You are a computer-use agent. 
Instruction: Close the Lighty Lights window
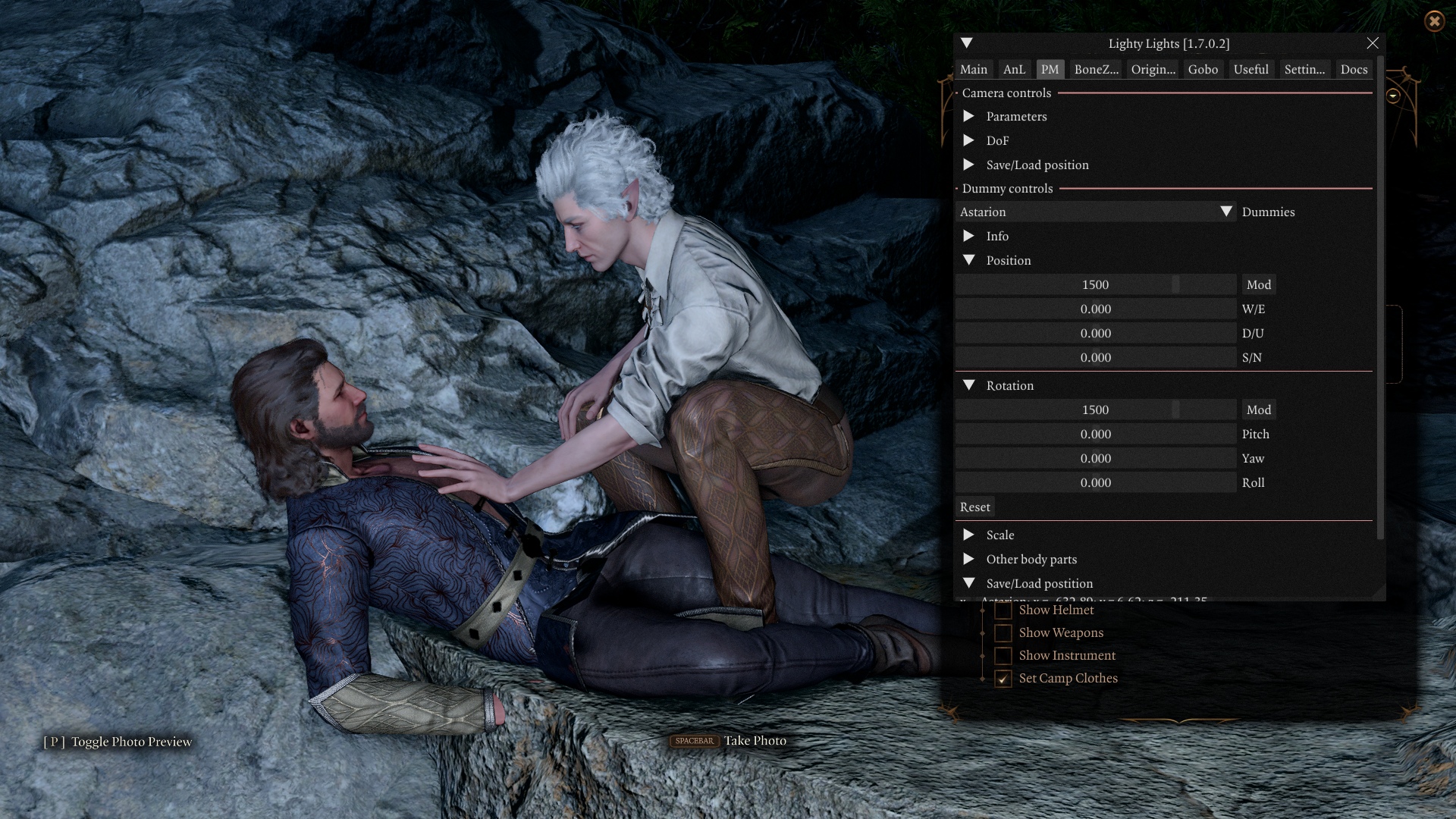tap(1373, 43)
